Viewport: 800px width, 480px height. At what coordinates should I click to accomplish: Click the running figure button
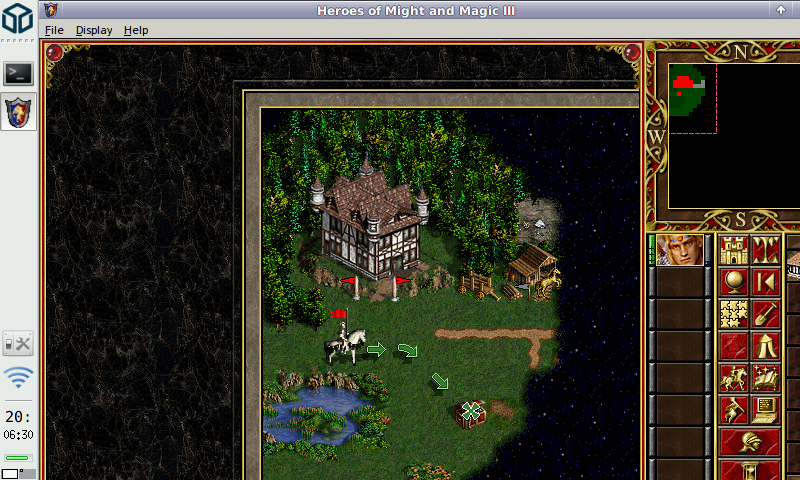(x=735, y=410)
